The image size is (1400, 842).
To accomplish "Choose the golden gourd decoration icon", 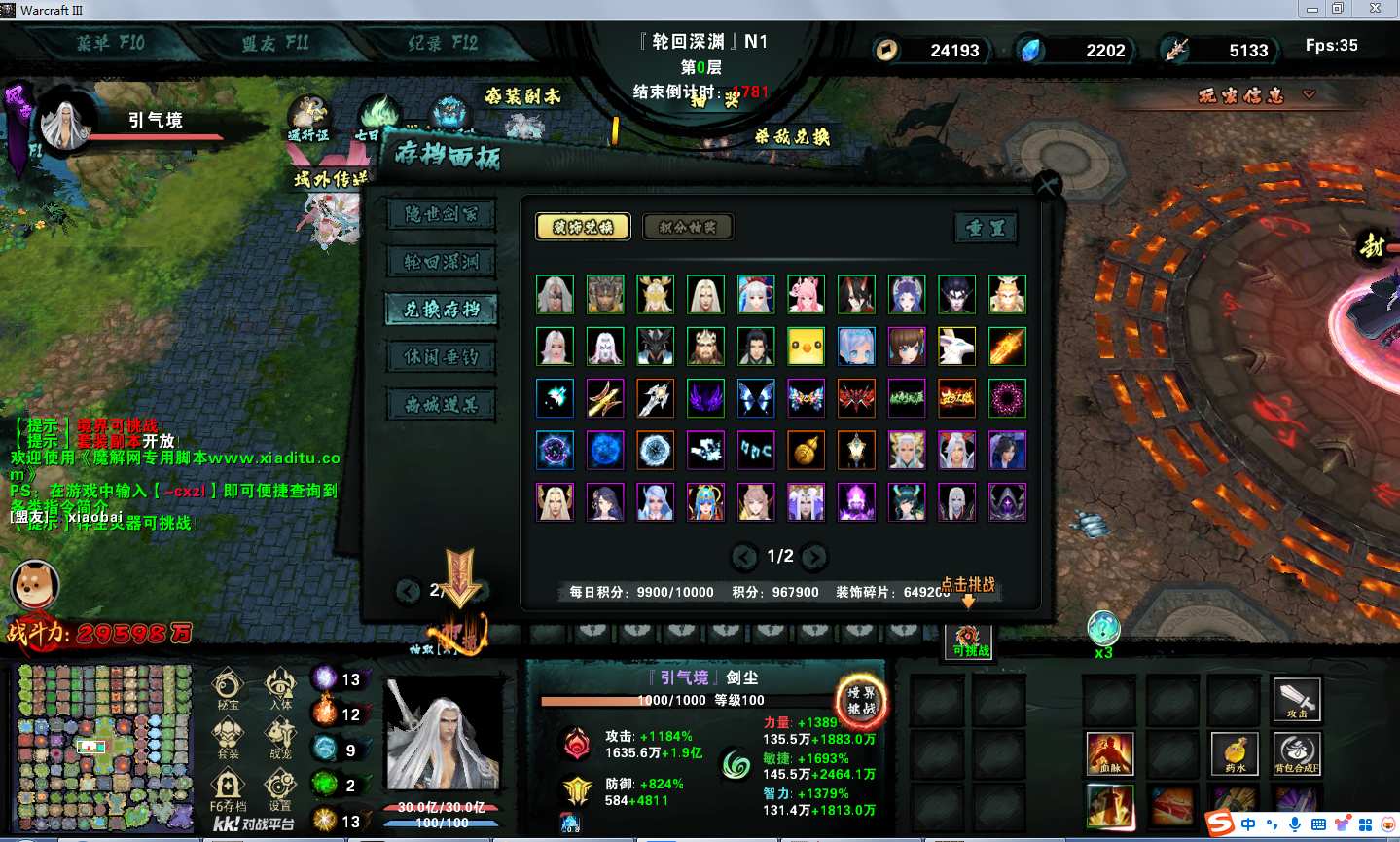I will pos(806,450).
